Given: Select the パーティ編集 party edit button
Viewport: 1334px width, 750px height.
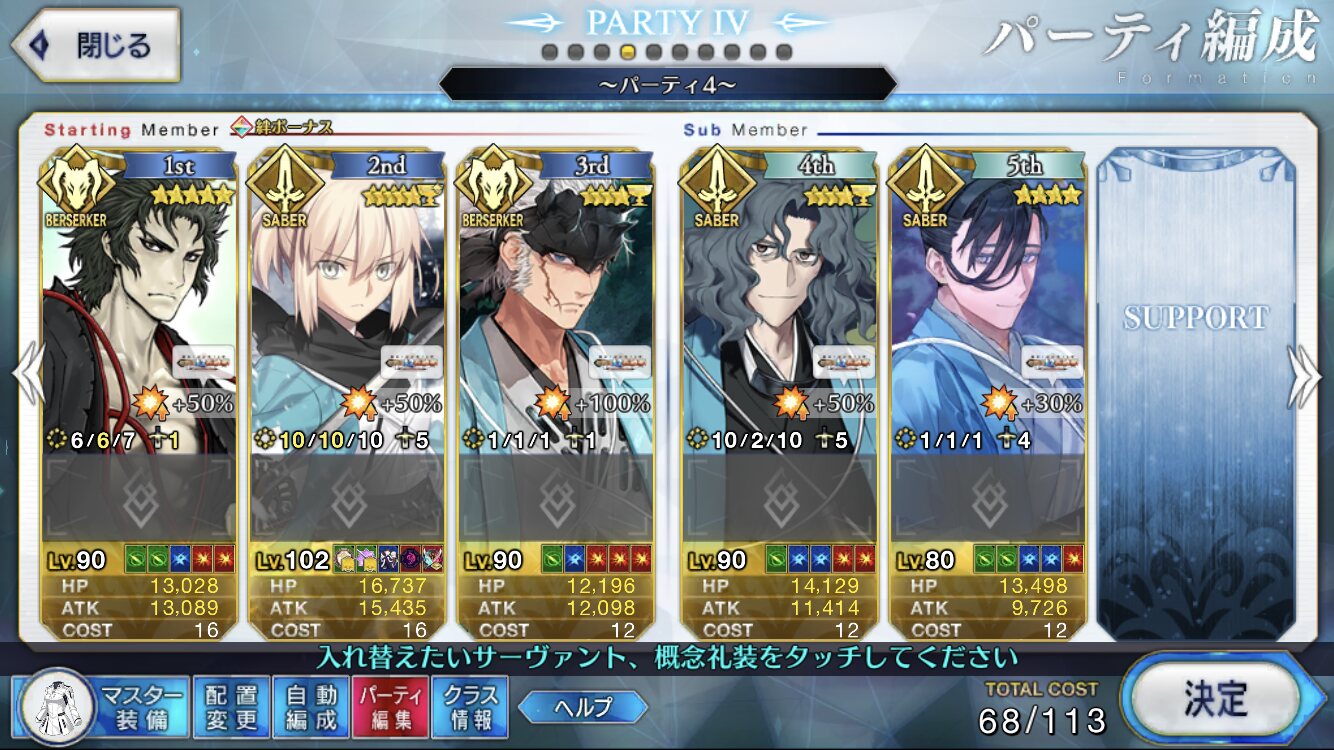Looking at the screenshot, I should pyautogui.click(x=391, y=706).
